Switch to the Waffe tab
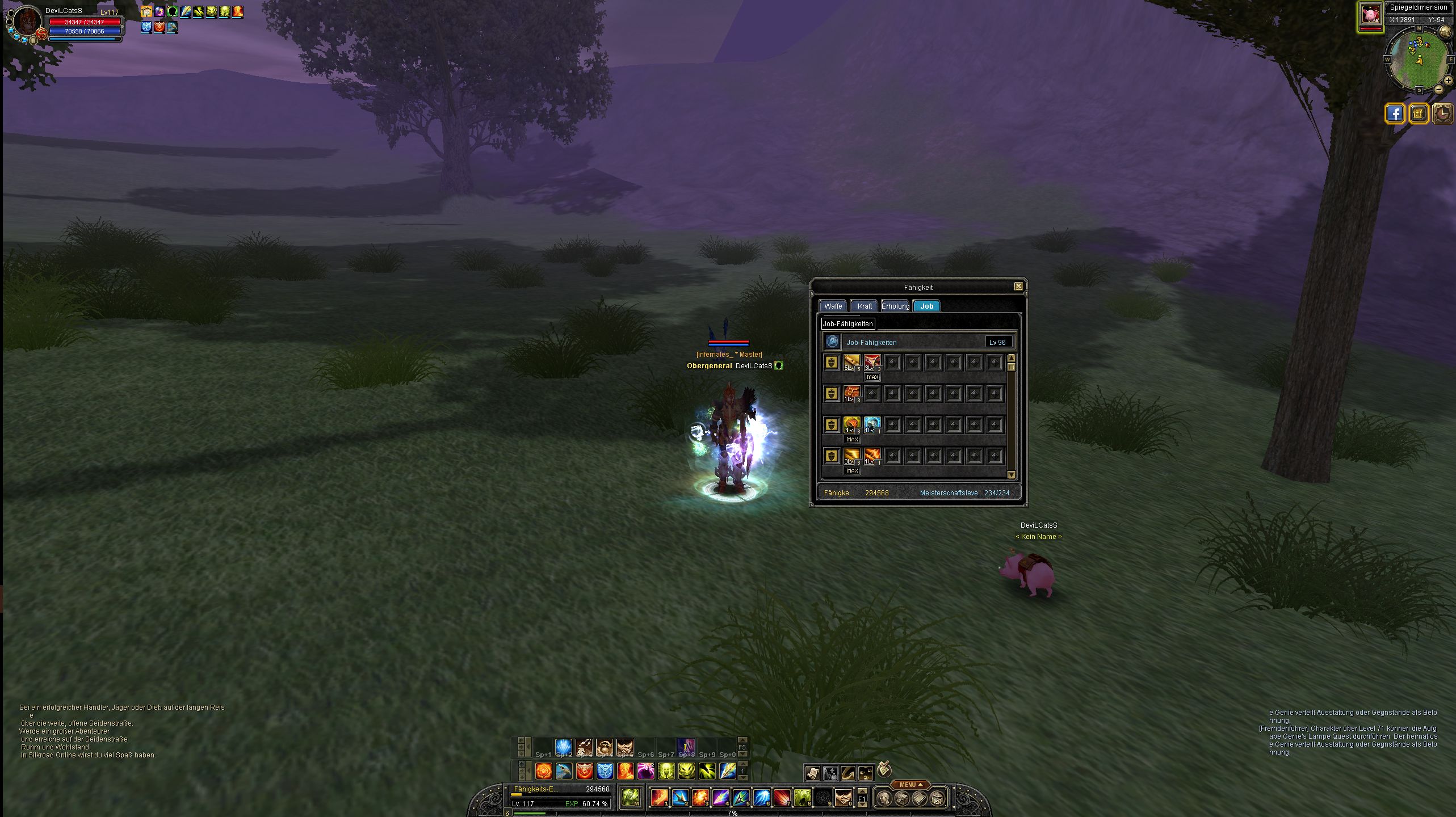Viewport: 1456px width, 817px height. tap(833, 306)
